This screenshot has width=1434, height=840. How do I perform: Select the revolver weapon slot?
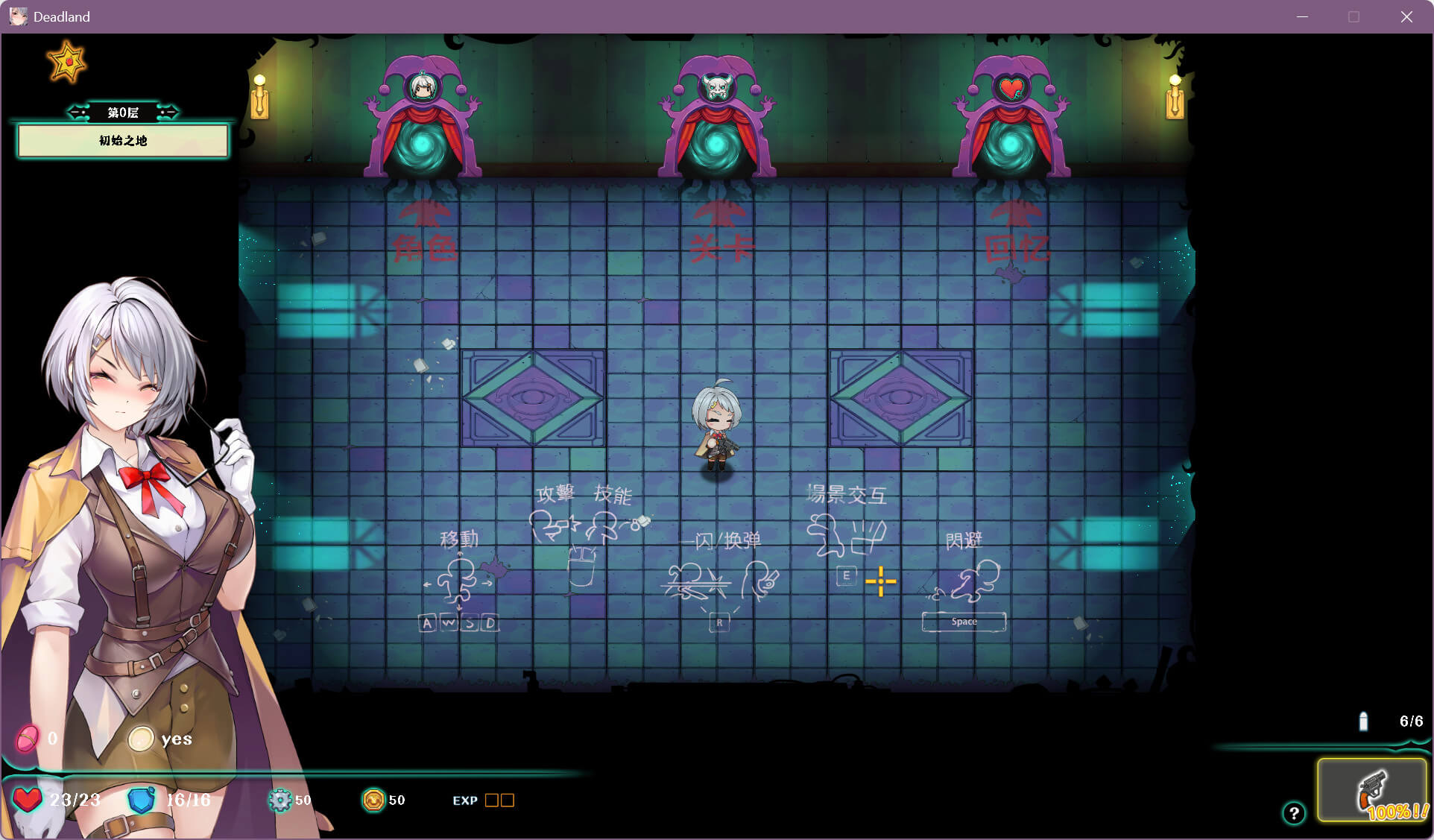coord(1371,790)
